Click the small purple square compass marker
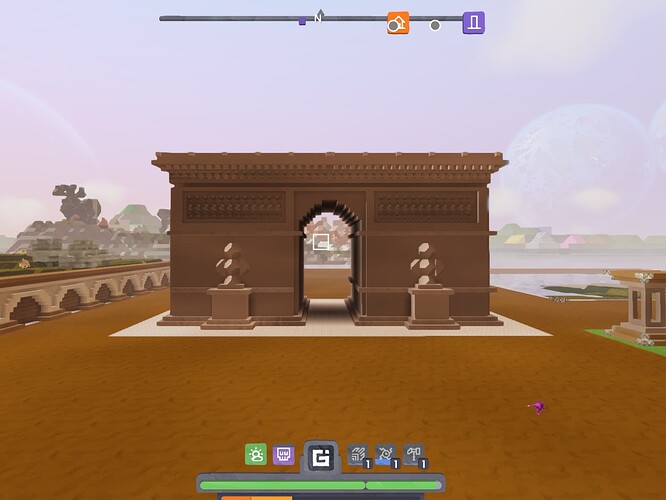The width and height of the screenshot is (666, 500). coord(302,20)
